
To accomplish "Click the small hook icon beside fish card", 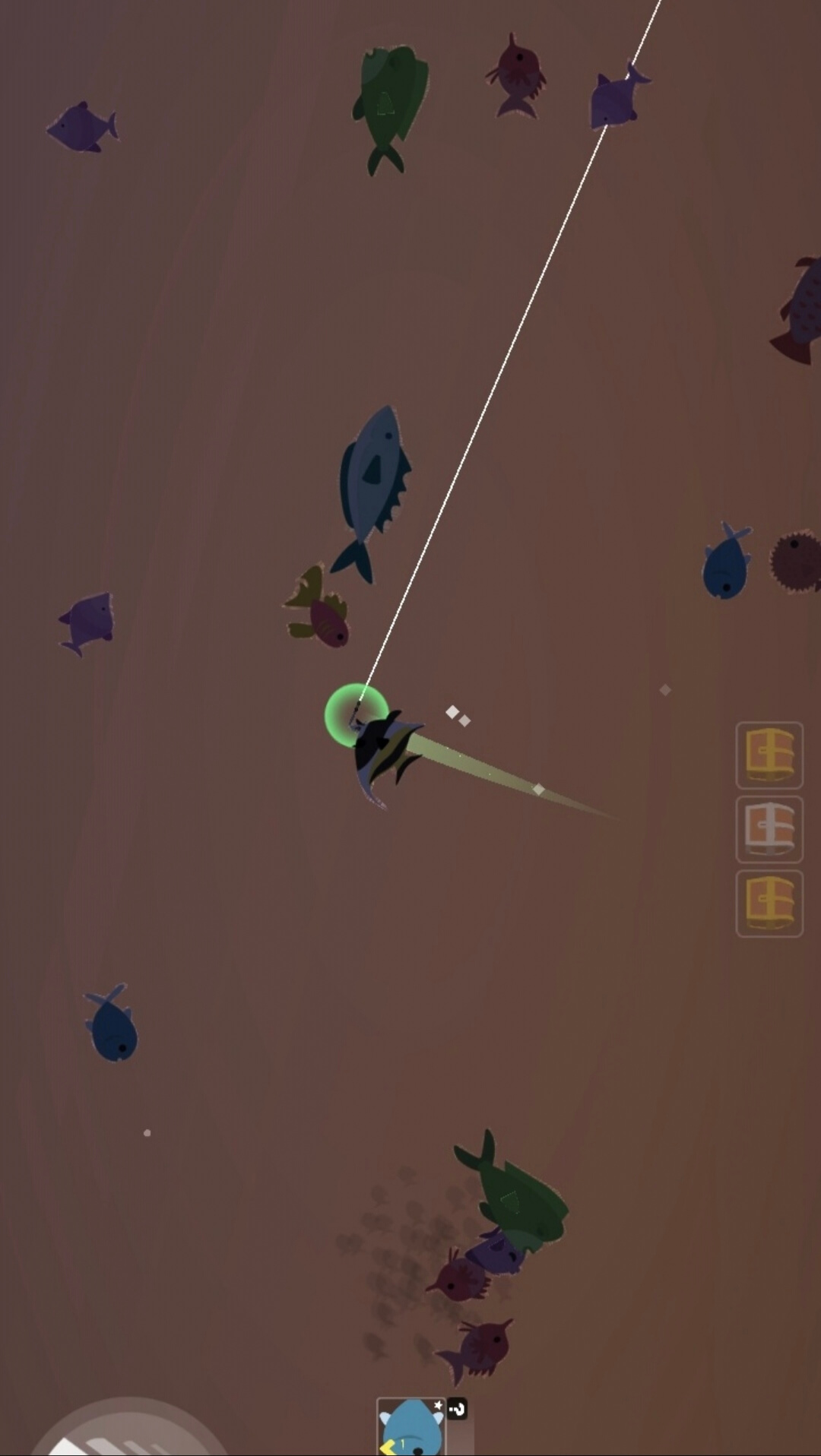I will coord(457,1409).
